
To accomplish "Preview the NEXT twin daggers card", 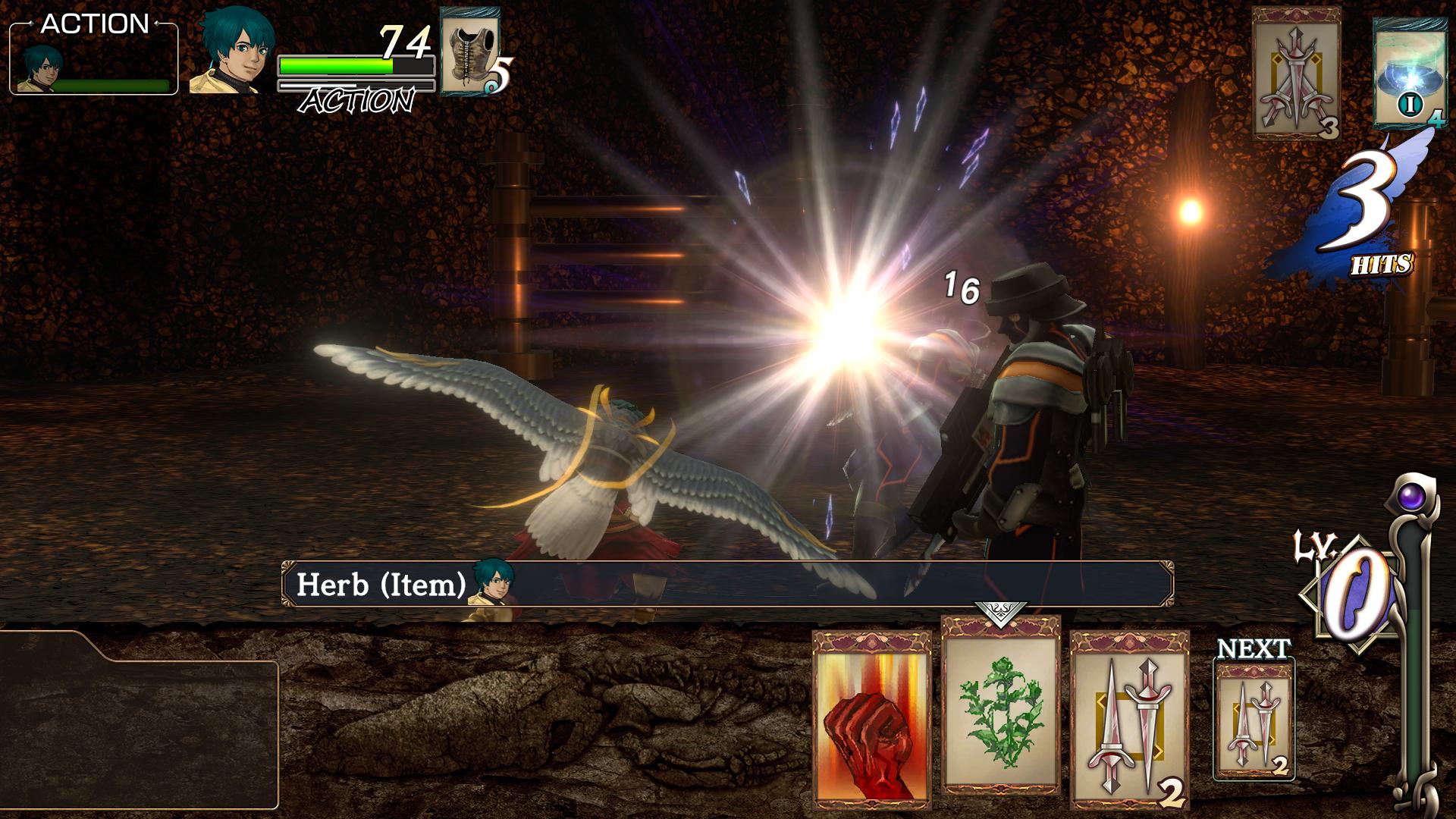I will [1254, 718].
